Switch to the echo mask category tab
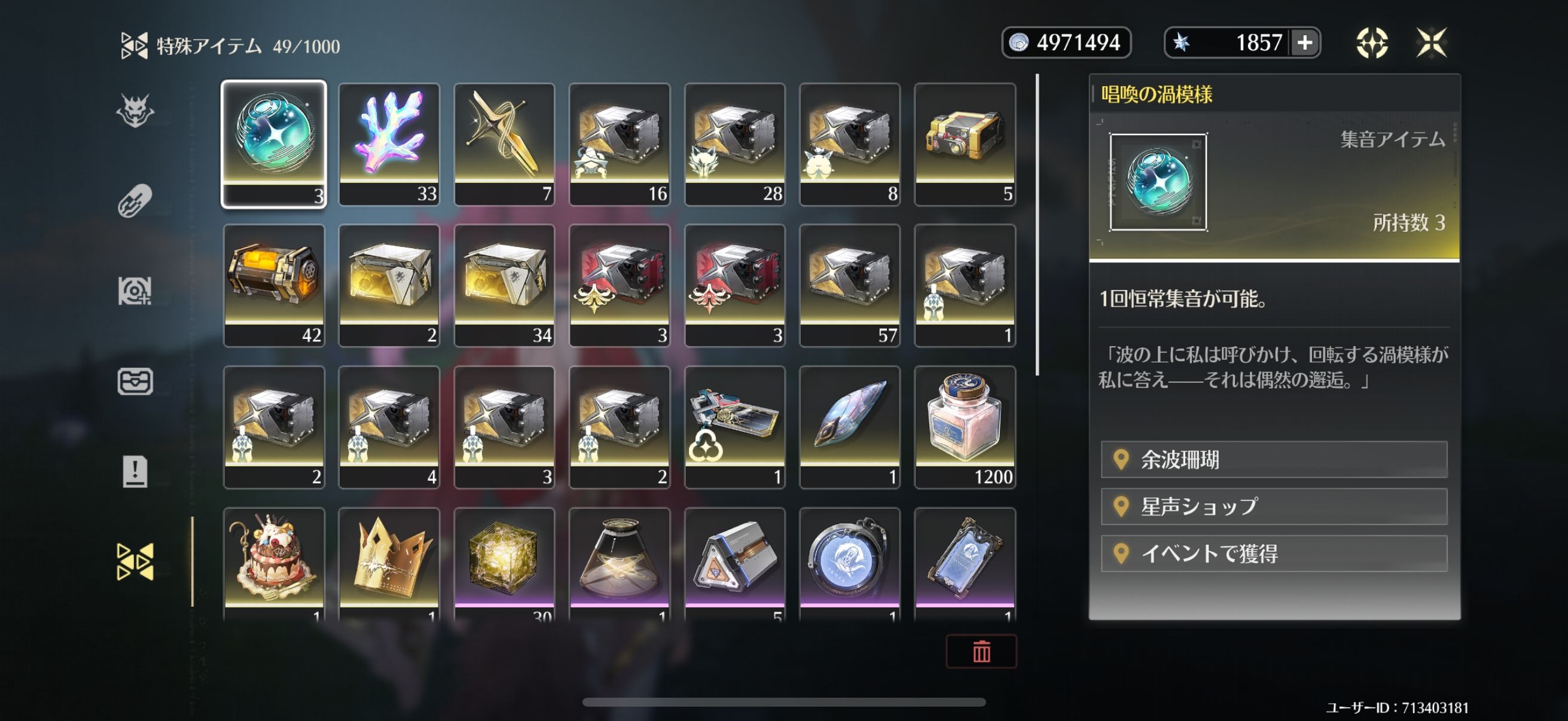1568x721 pixels. [x=135, y=111]
